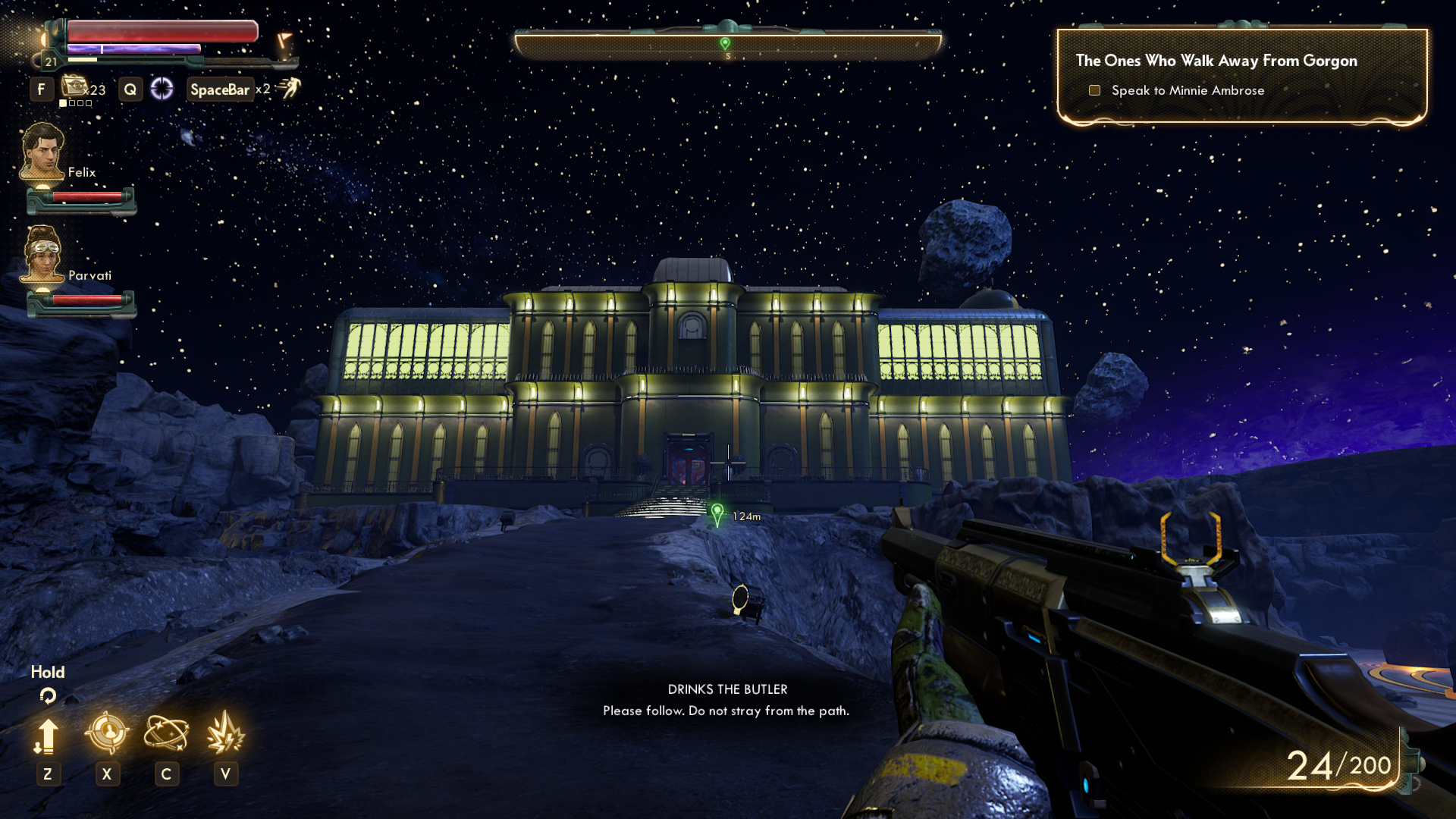This screenshot has height=819, width=1456.
Task: Click the 124m green waypoint marker
Action: (717, 514)
